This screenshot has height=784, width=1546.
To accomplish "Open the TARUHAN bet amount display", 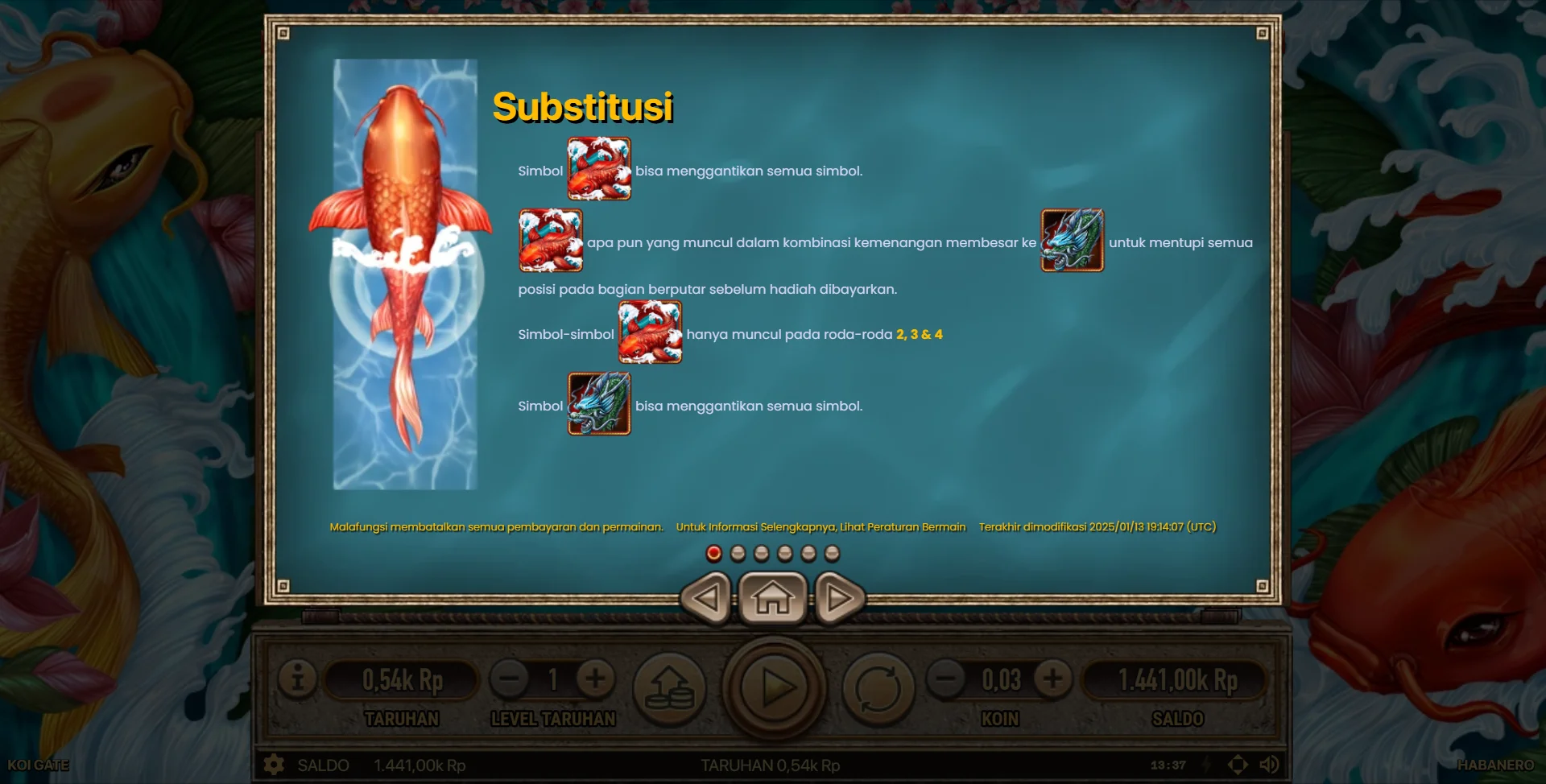I will click(403, 679).
